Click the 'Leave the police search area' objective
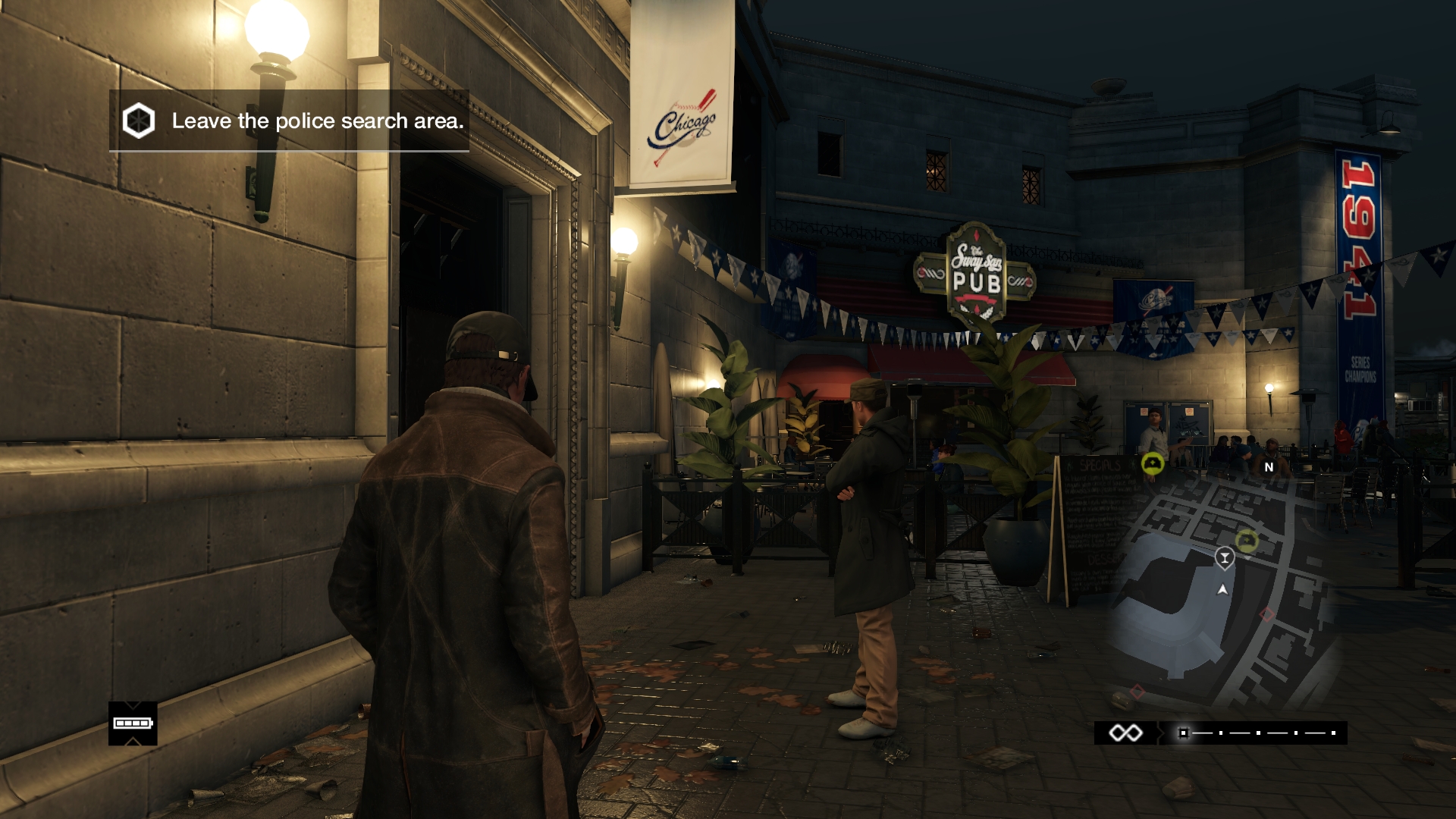 coord(317,121)
